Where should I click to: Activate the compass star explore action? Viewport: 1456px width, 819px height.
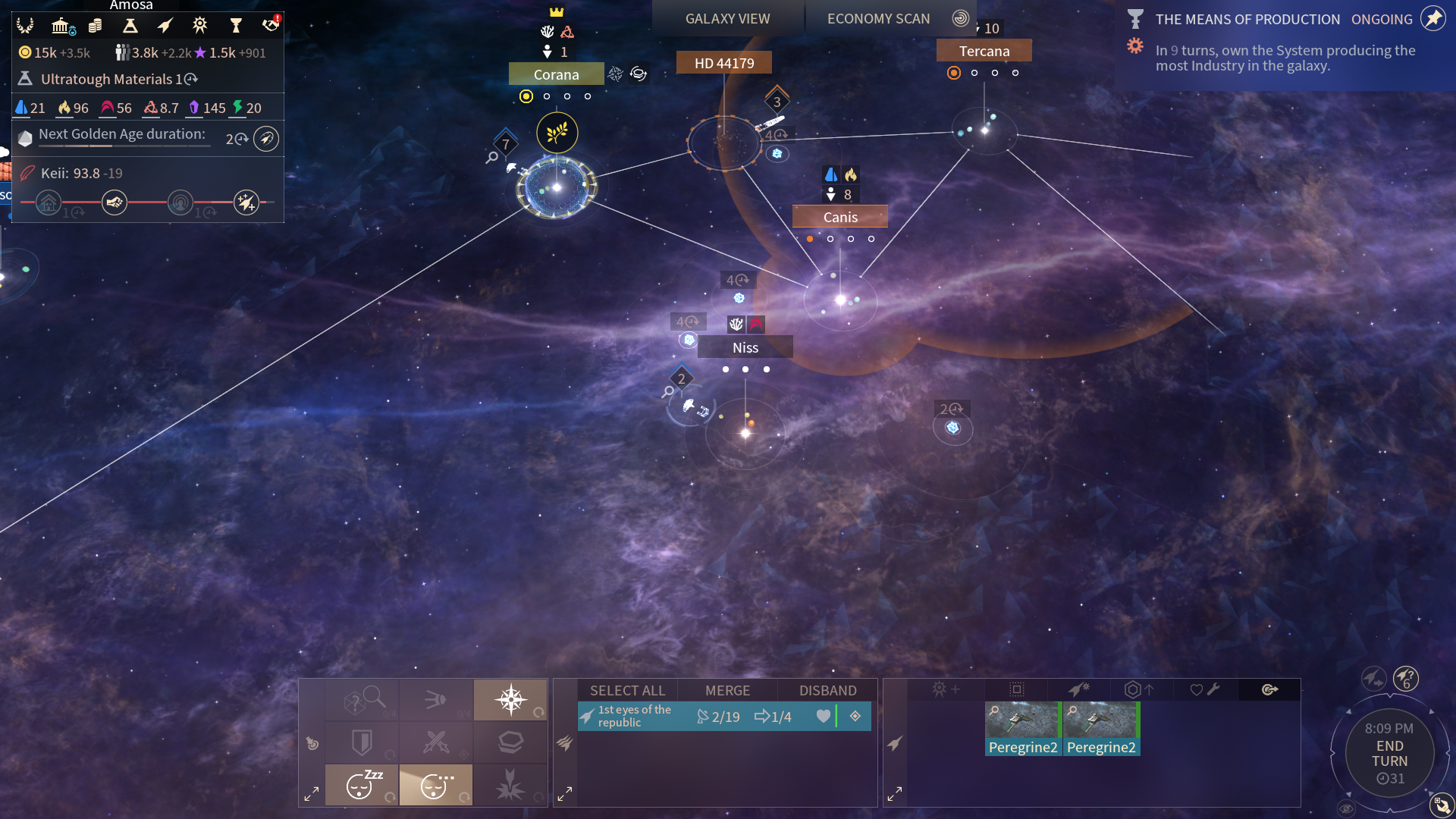click(x=510, y=699)
